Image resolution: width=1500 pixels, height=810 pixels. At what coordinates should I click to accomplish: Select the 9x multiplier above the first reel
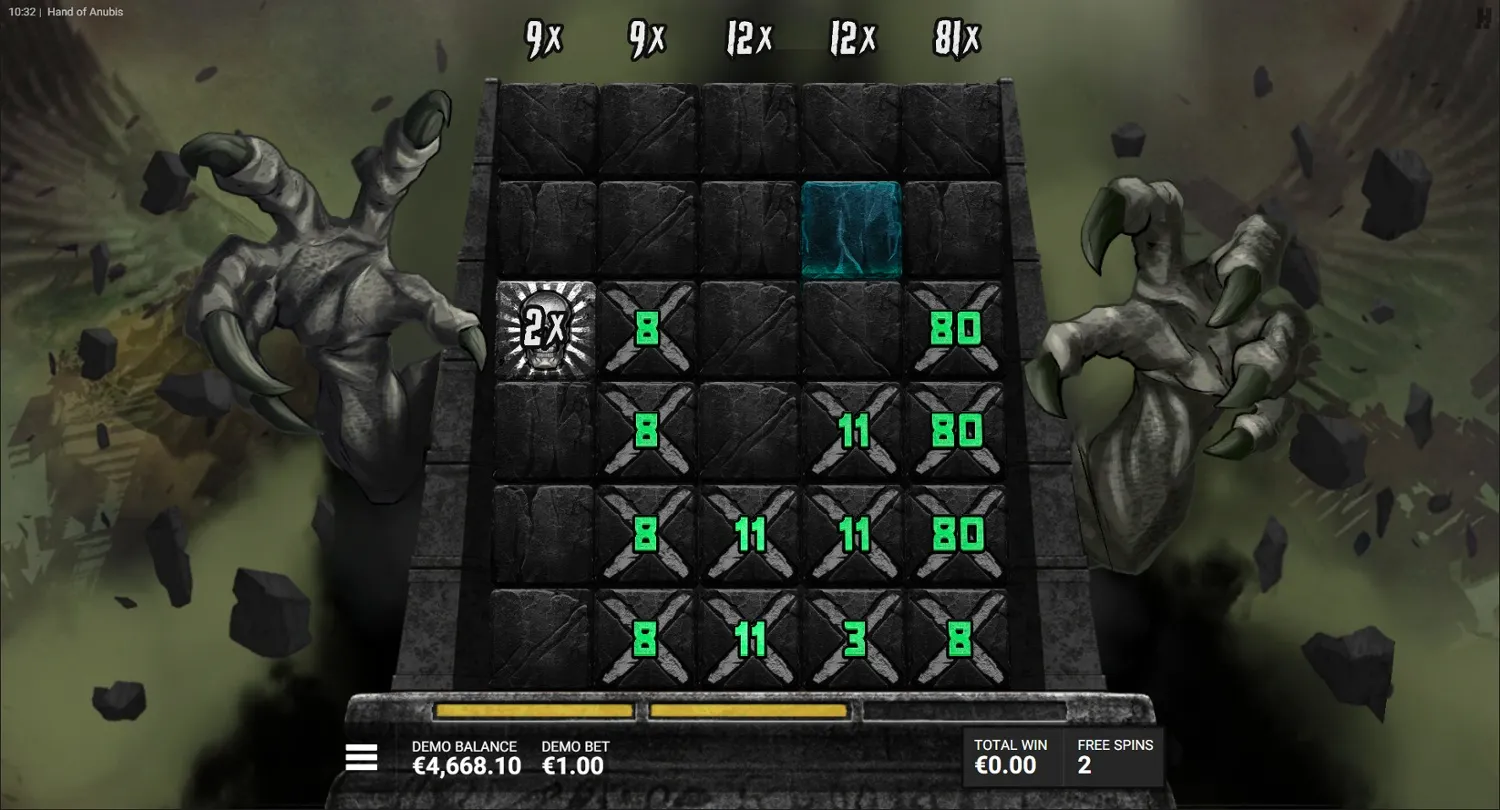(x=541, y=40)
